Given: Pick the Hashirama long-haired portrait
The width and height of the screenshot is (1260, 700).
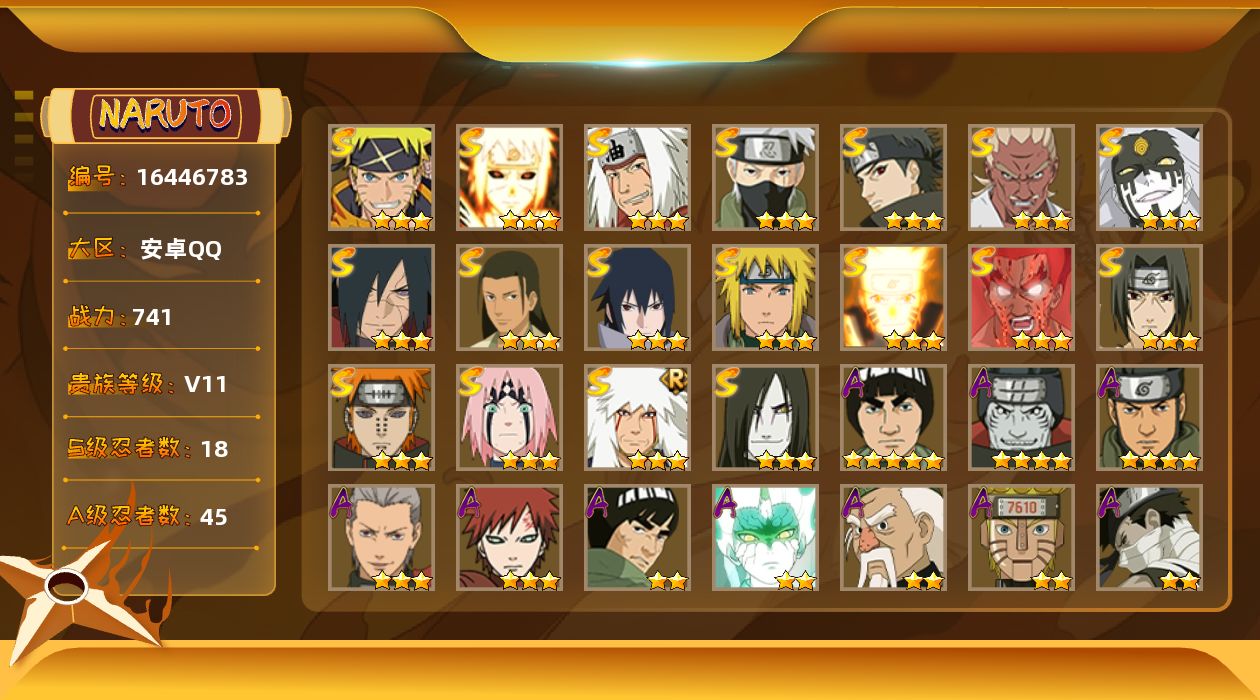Looking at the screenshot, I should 509,297.
